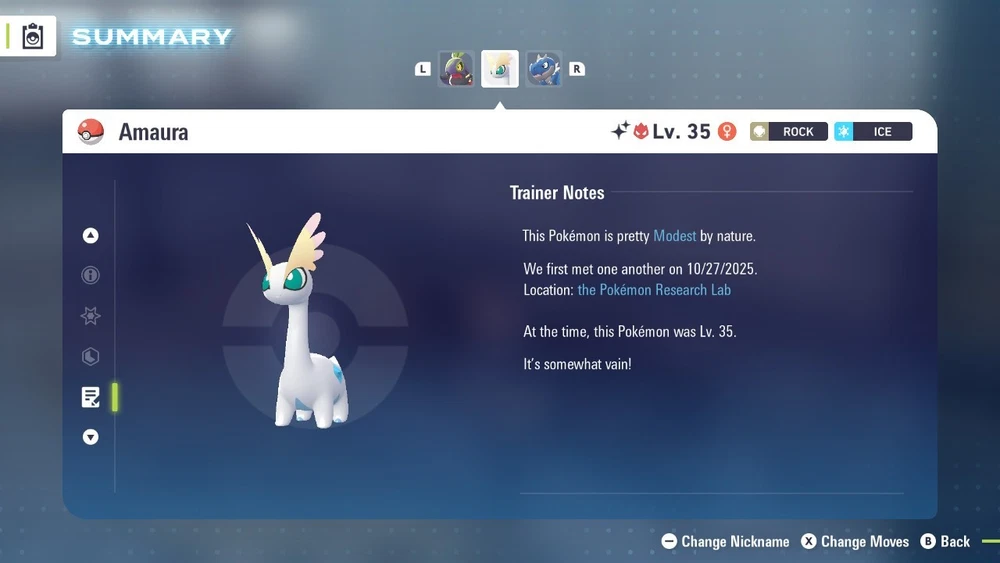Open the star-shaped summary page tab

click(x=91, y=316)
